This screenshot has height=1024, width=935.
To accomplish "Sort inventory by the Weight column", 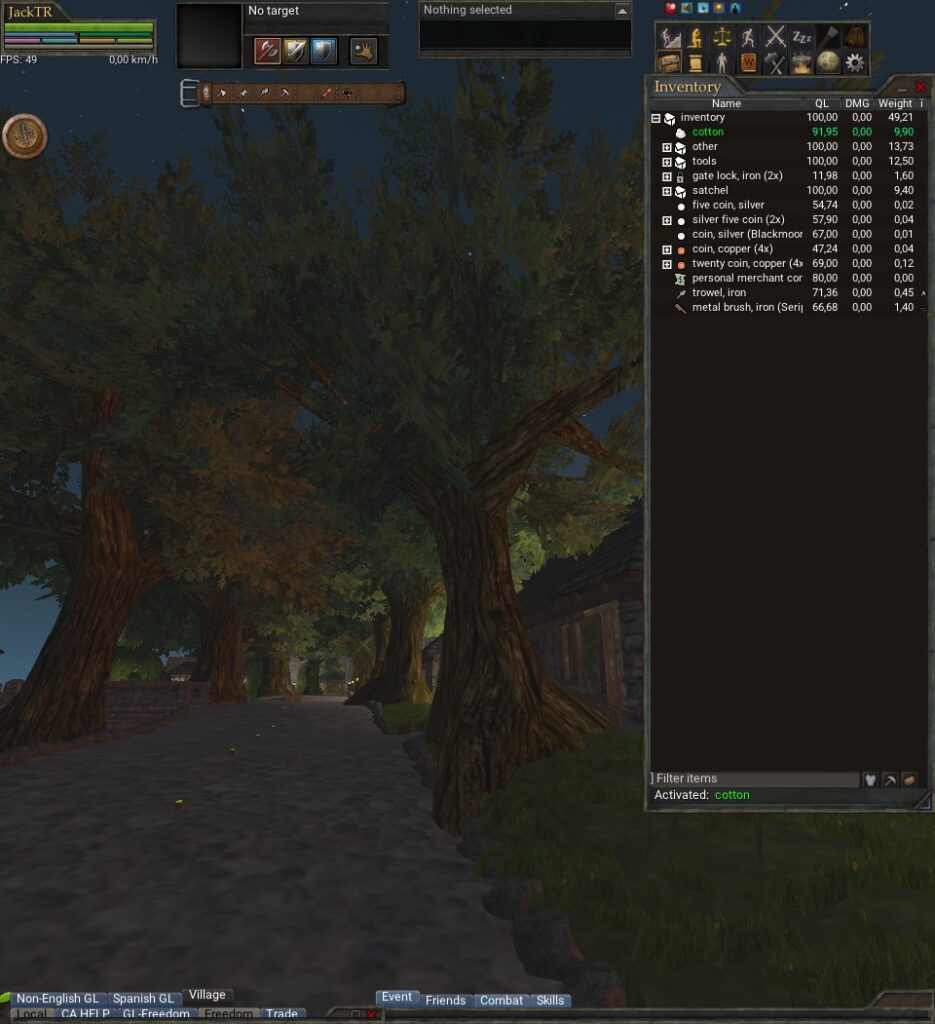I will [894, 103].
